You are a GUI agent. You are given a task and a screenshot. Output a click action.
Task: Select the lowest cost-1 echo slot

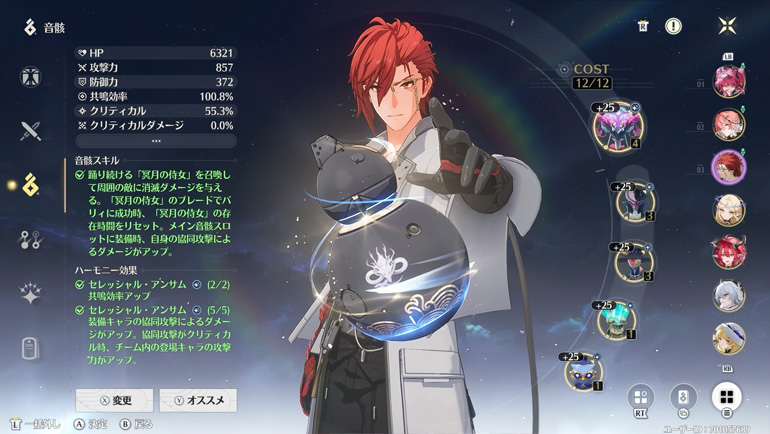tap(582, 371)
